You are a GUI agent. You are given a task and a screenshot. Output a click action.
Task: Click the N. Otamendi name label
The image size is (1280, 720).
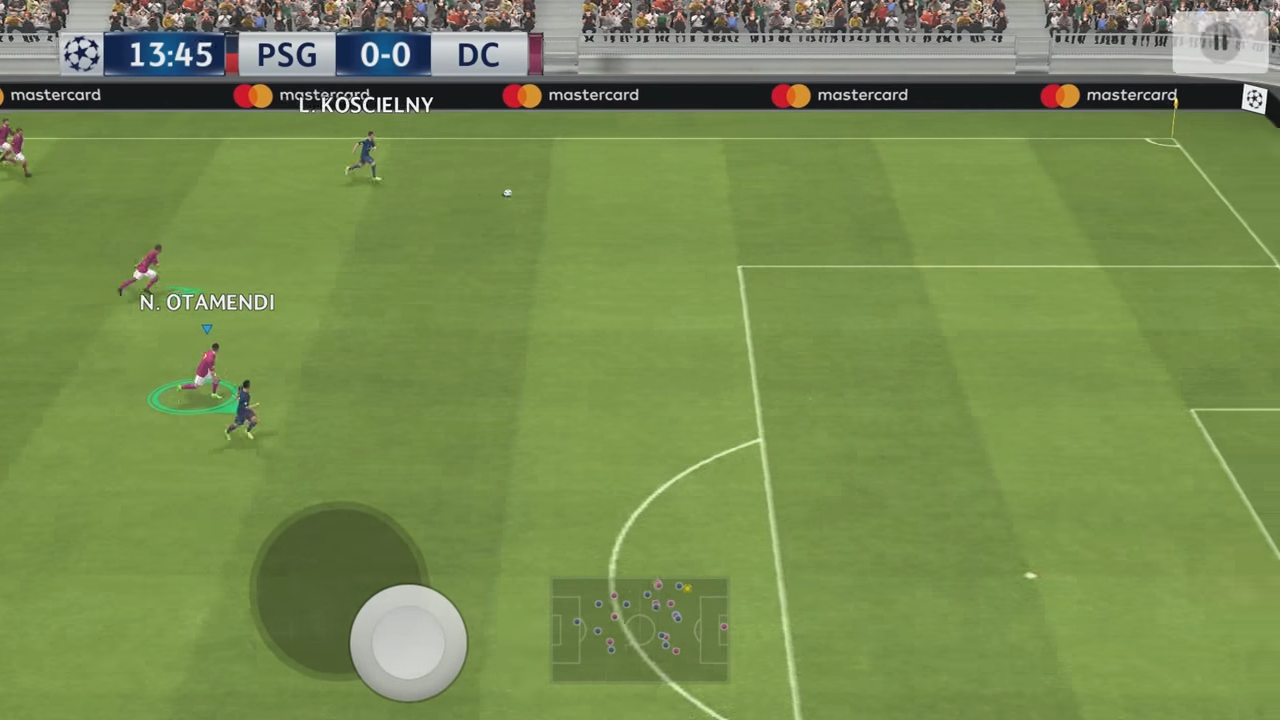[206, 302]
